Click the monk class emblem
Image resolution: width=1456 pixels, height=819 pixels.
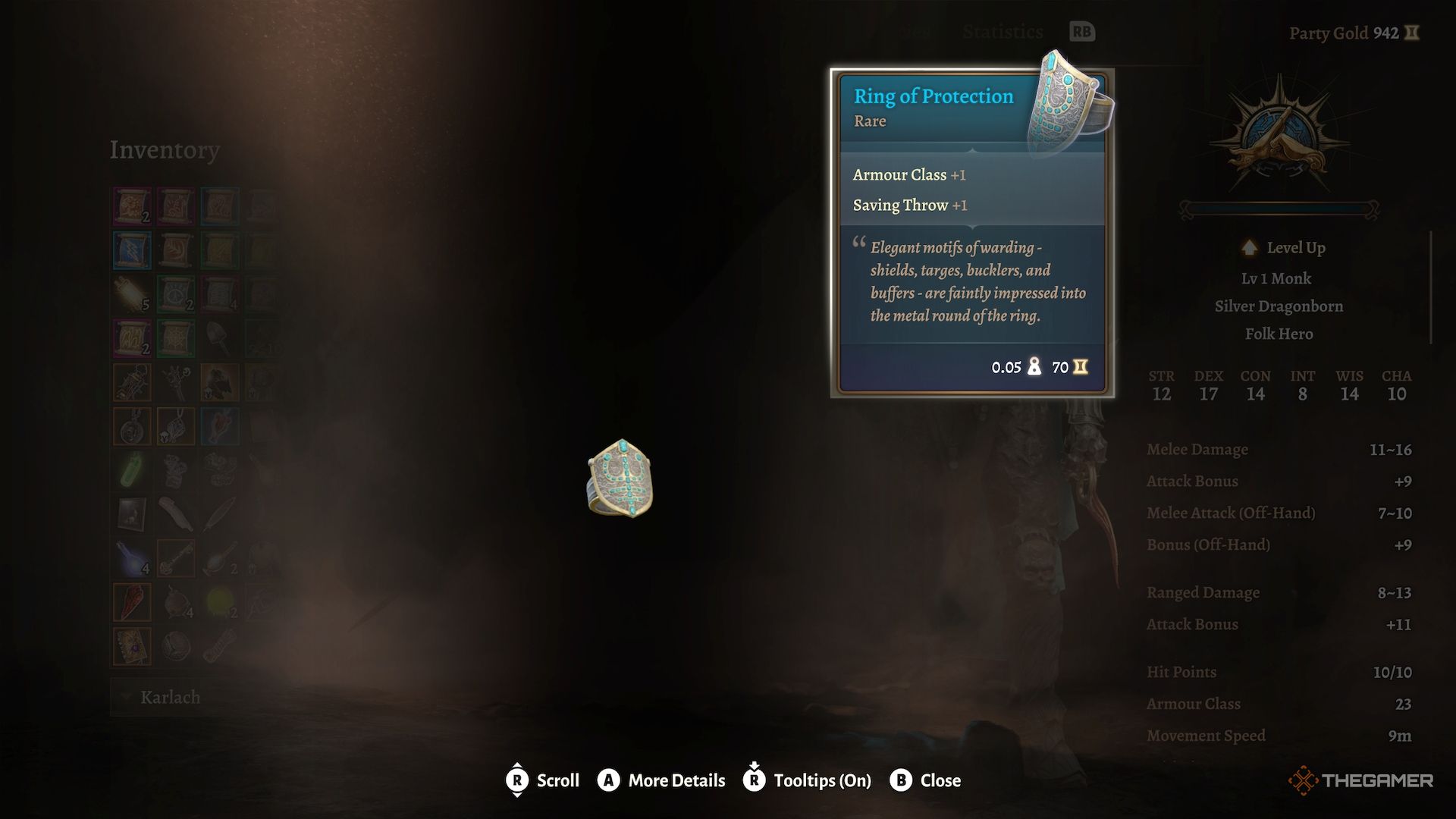(1279, 143)
